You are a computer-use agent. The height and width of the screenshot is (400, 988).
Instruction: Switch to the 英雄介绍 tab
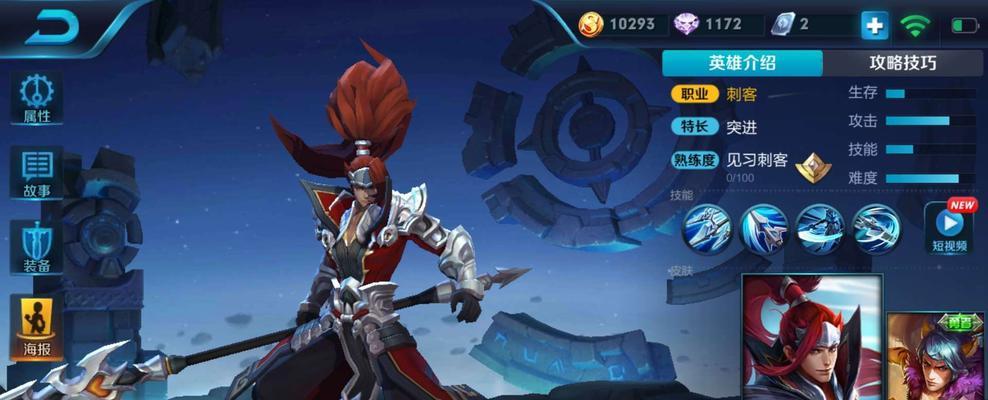click(x=742, y=62)
